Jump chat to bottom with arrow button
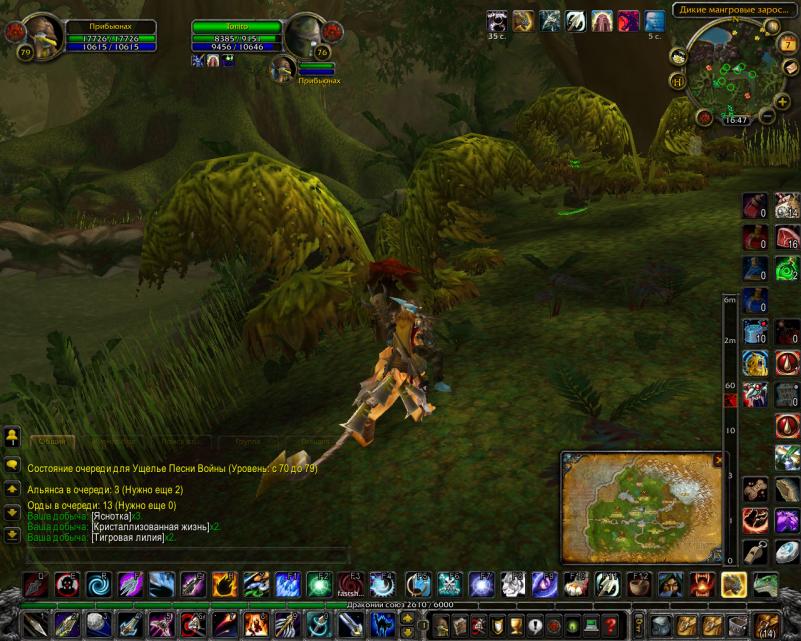This screenshot has height=641, width=801. tap(13, 534)
